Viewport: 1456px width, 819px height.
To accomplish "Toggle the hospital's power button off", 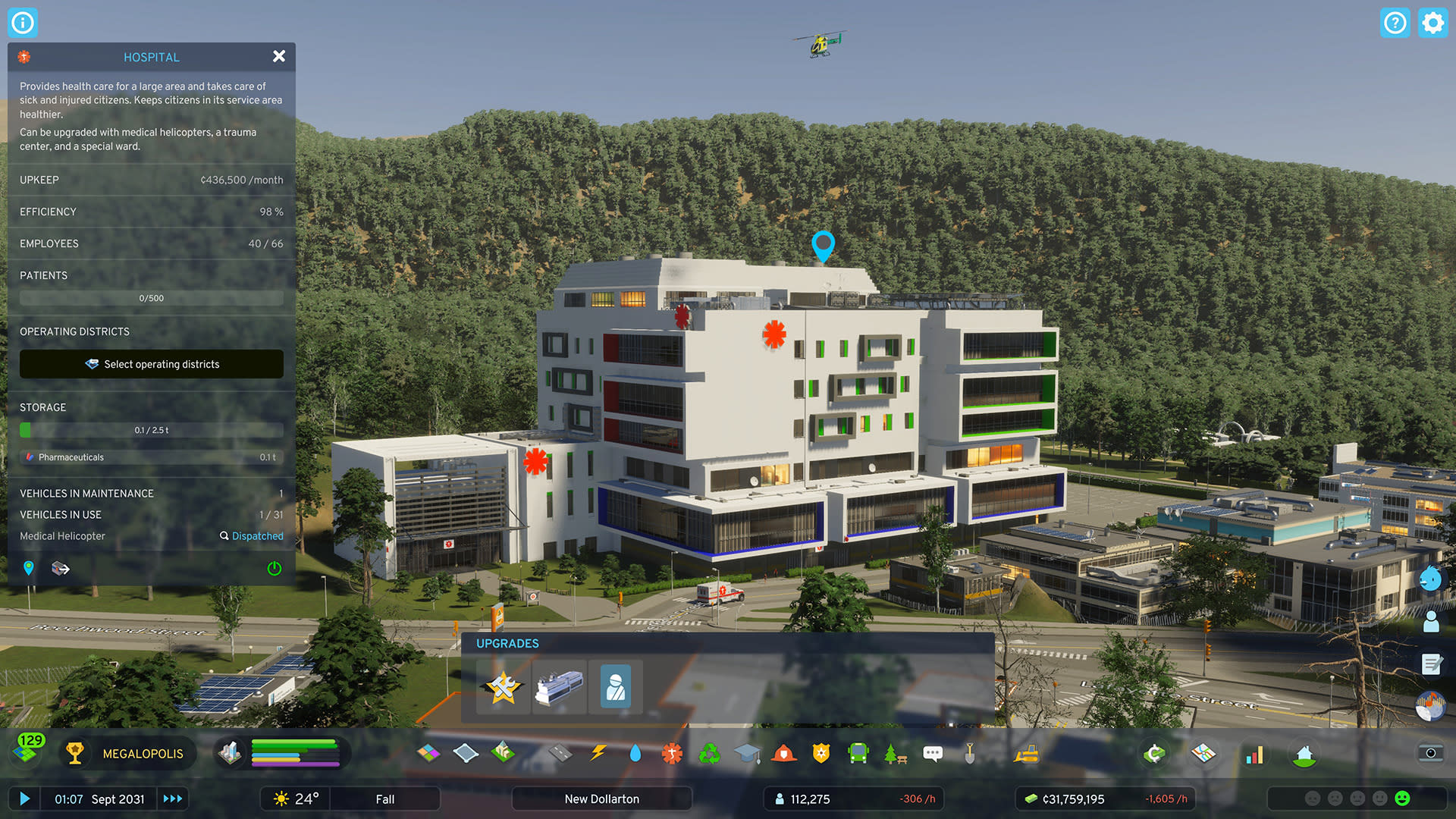I will tap(275, 569).
